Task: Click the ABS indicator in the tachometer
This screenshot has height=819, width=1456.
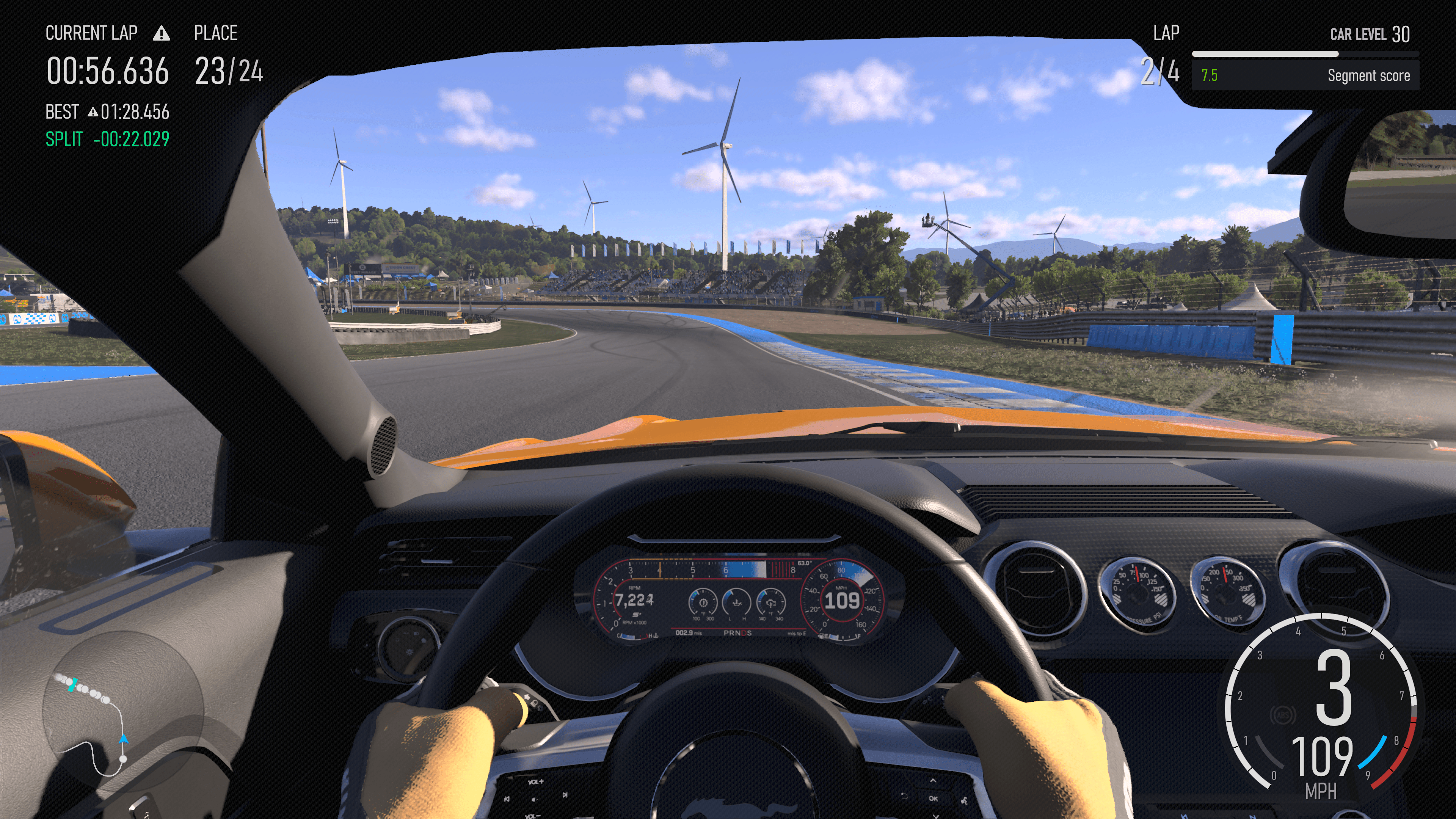Action: coord(1282,715)
